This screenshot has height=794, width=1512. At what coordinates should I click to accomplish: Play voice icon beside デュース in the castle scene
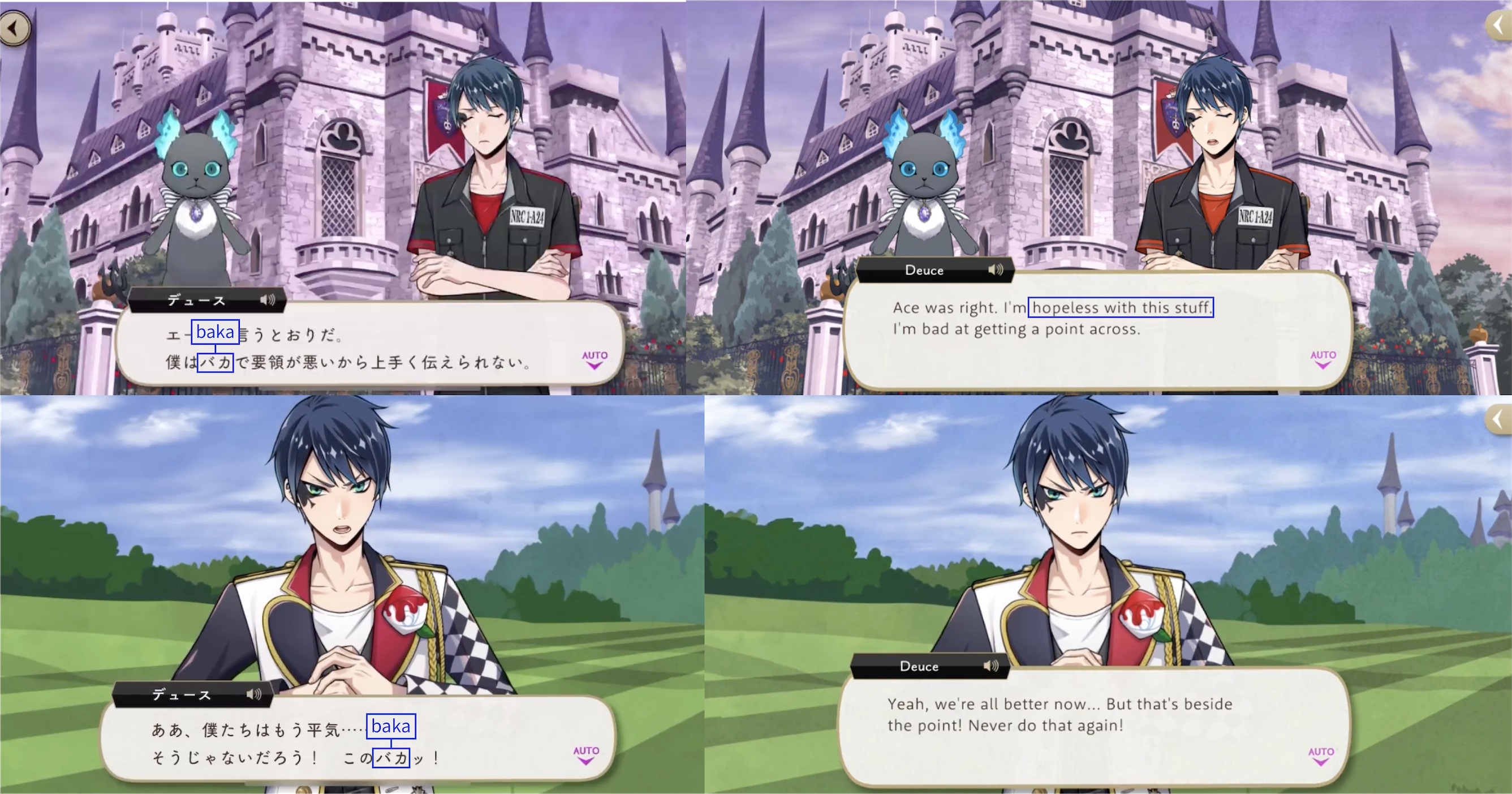(x=267, y=301)
